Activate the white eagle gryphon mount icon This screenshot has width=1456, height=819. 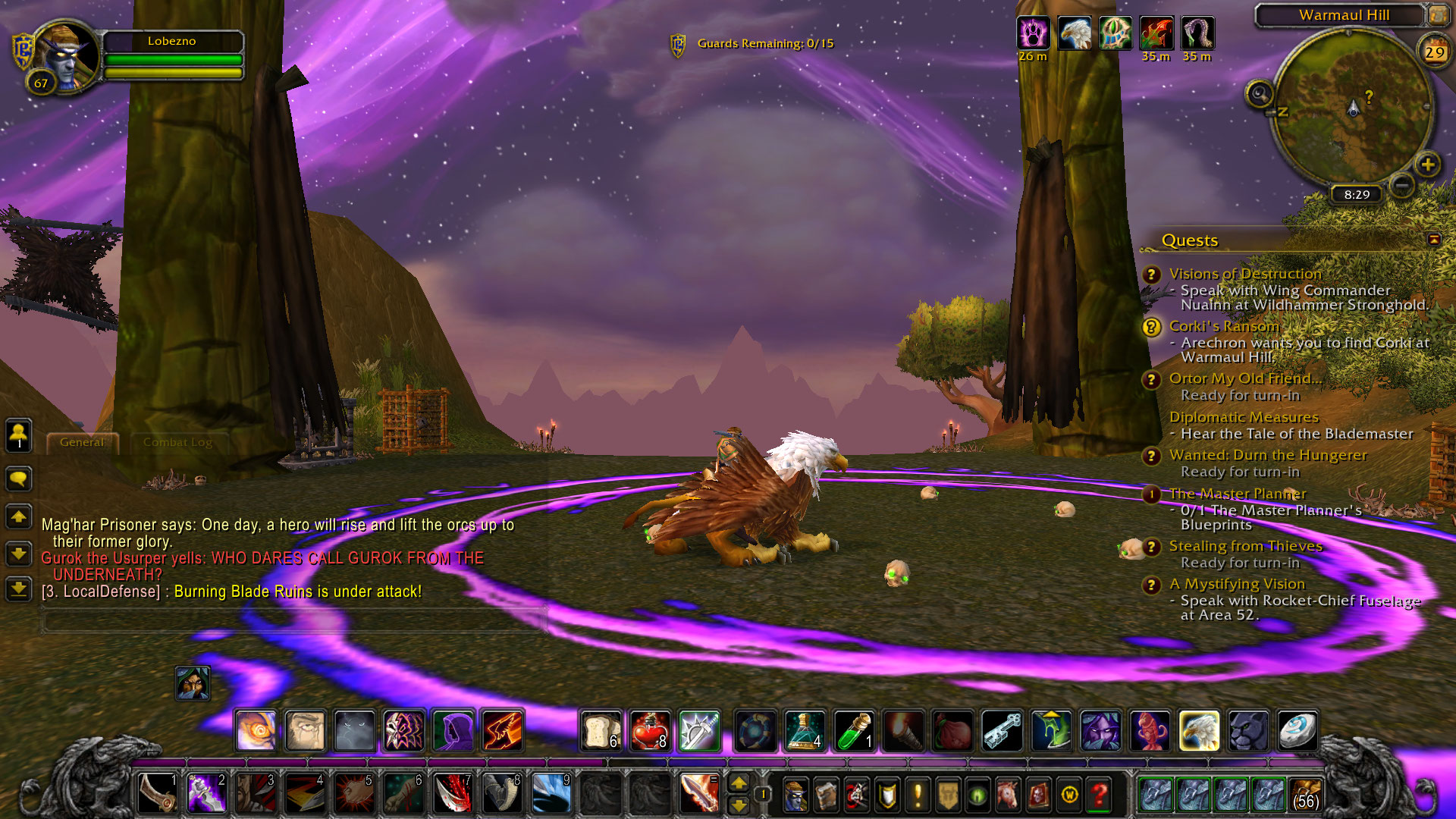[x=1199, y=730]
